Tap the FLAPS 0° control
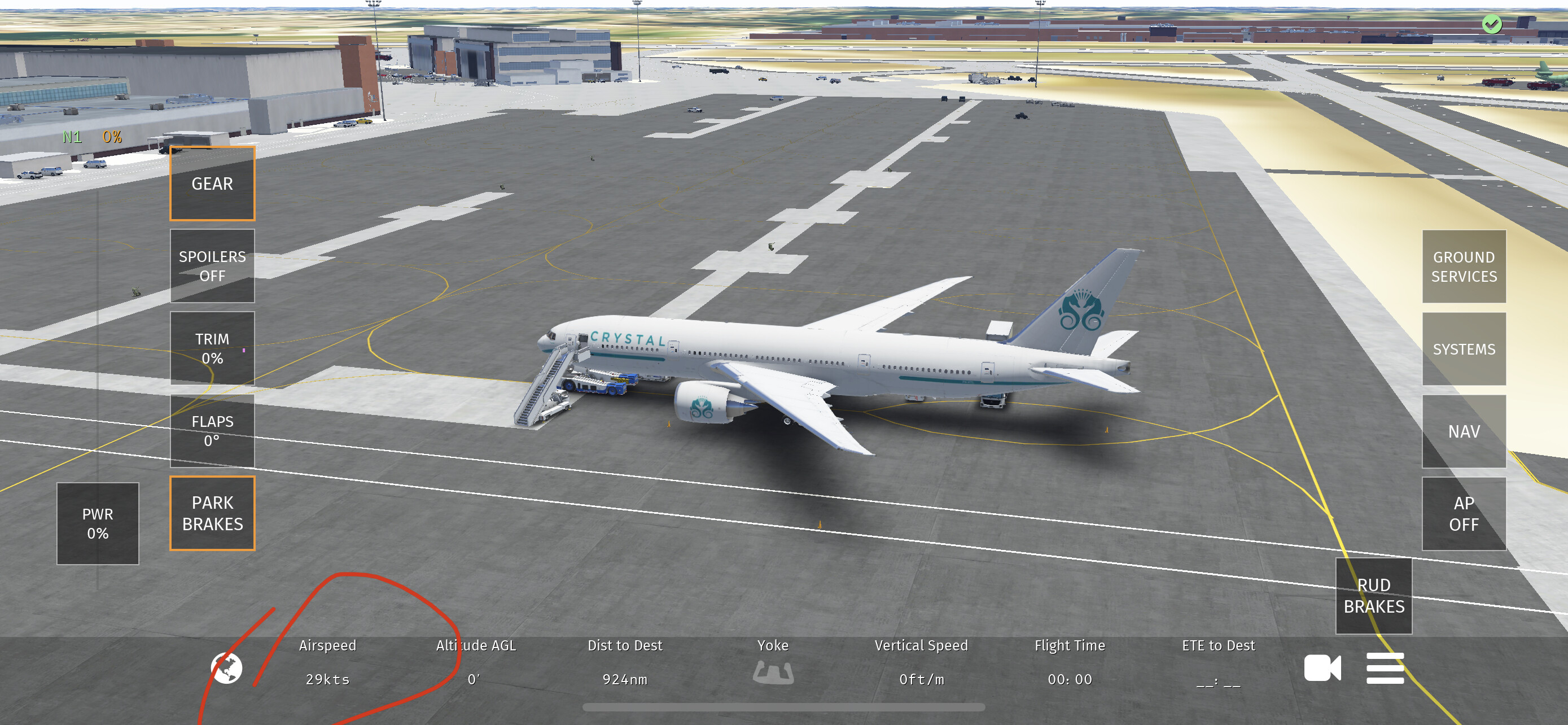Image resolution: width=1568 pixels, height=725 pixels. point(212,430)
